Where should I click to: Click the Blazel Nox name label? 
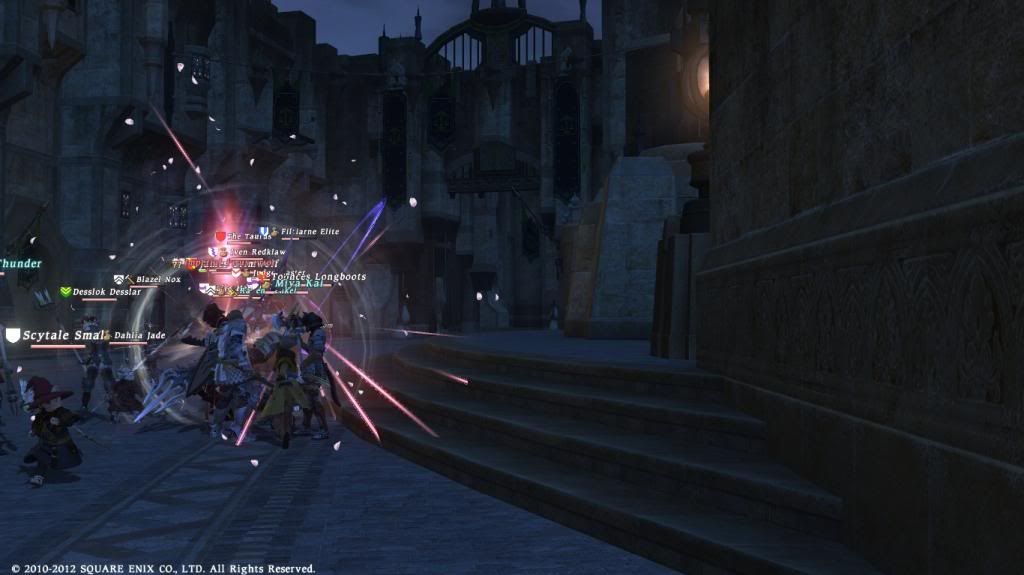[x=157, y=279]
